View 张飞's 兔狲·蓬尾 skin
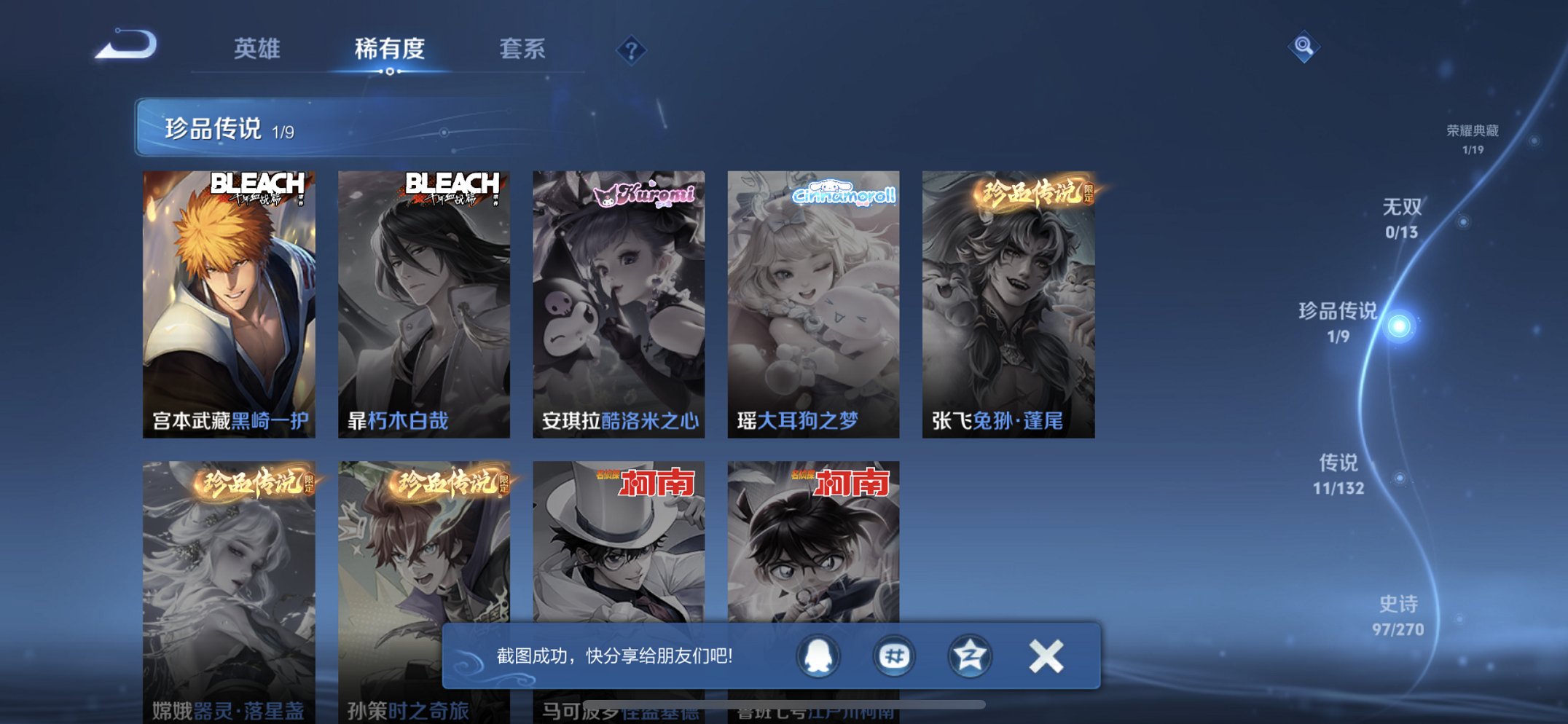Image resolution: width=1568 pixels, height=724 pixels. click(x=1008, y=302)
